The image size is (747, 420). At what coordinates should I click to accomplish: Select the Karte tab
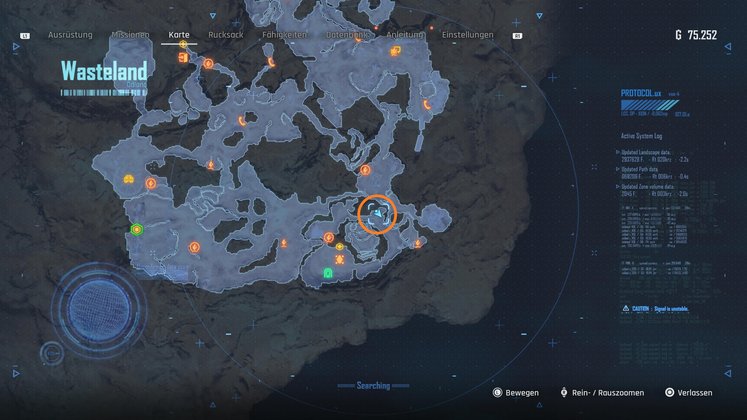tap(179, 35)
